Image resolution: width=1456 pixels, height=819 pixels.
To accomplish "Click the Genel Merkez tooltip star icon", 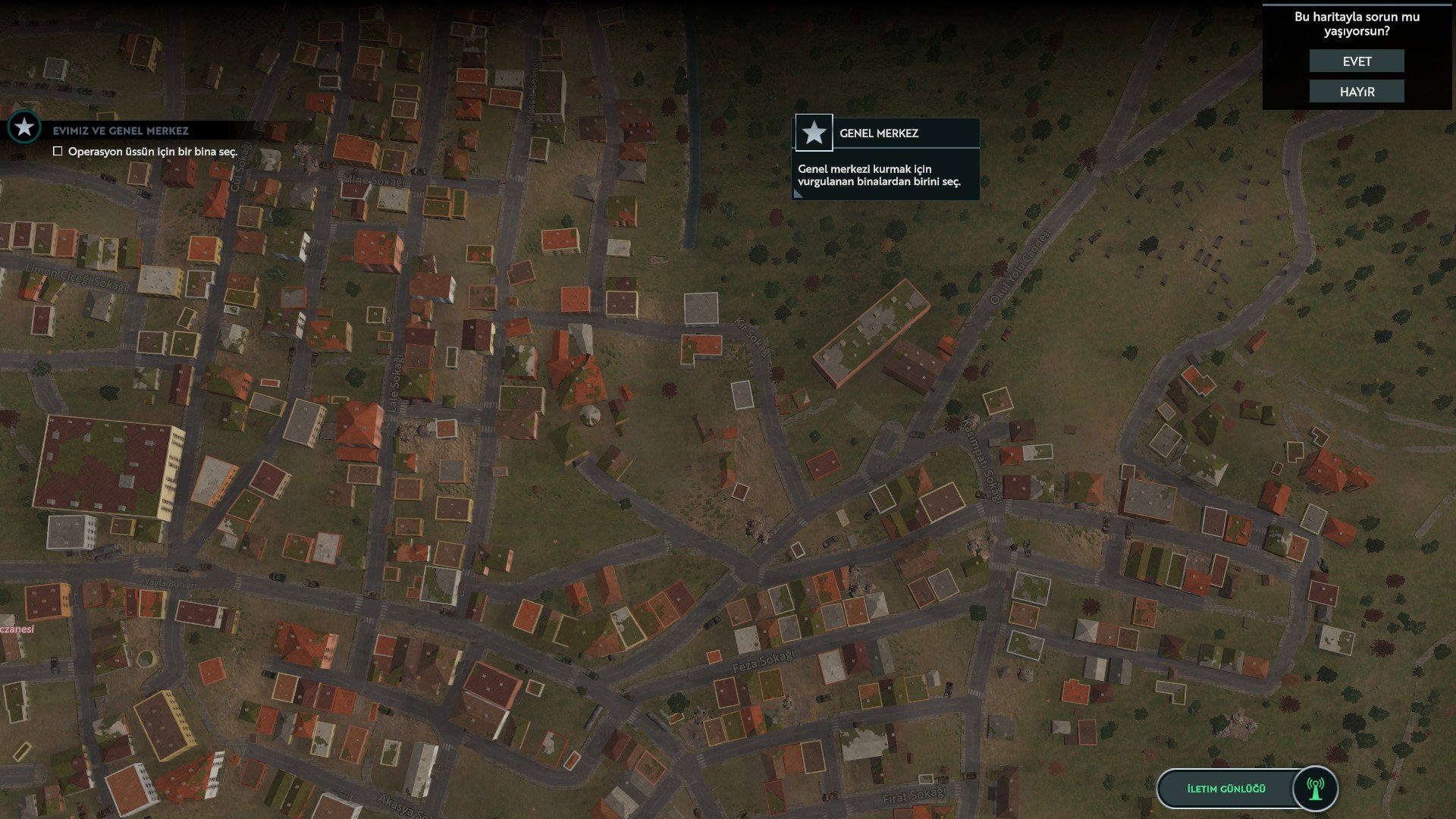I will pyautogui.click(x=814, y=133).
